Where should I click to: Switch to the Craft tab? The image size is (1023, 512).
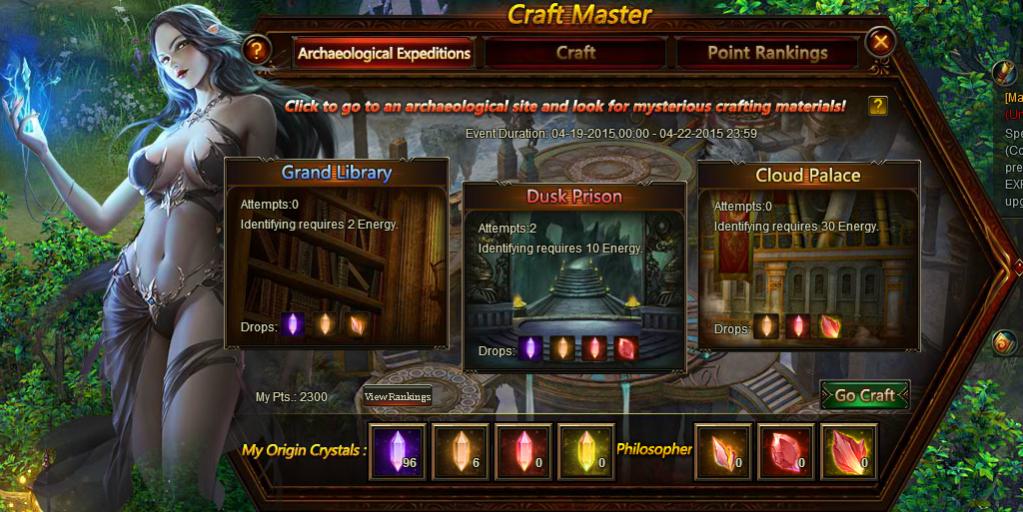[575, 52]
